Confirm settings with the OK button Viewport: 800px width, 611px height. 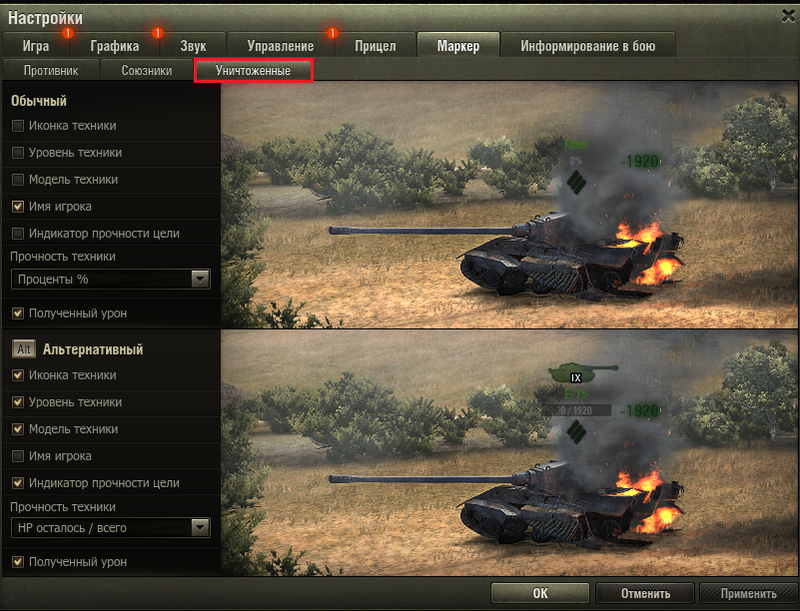coord(540,593)
